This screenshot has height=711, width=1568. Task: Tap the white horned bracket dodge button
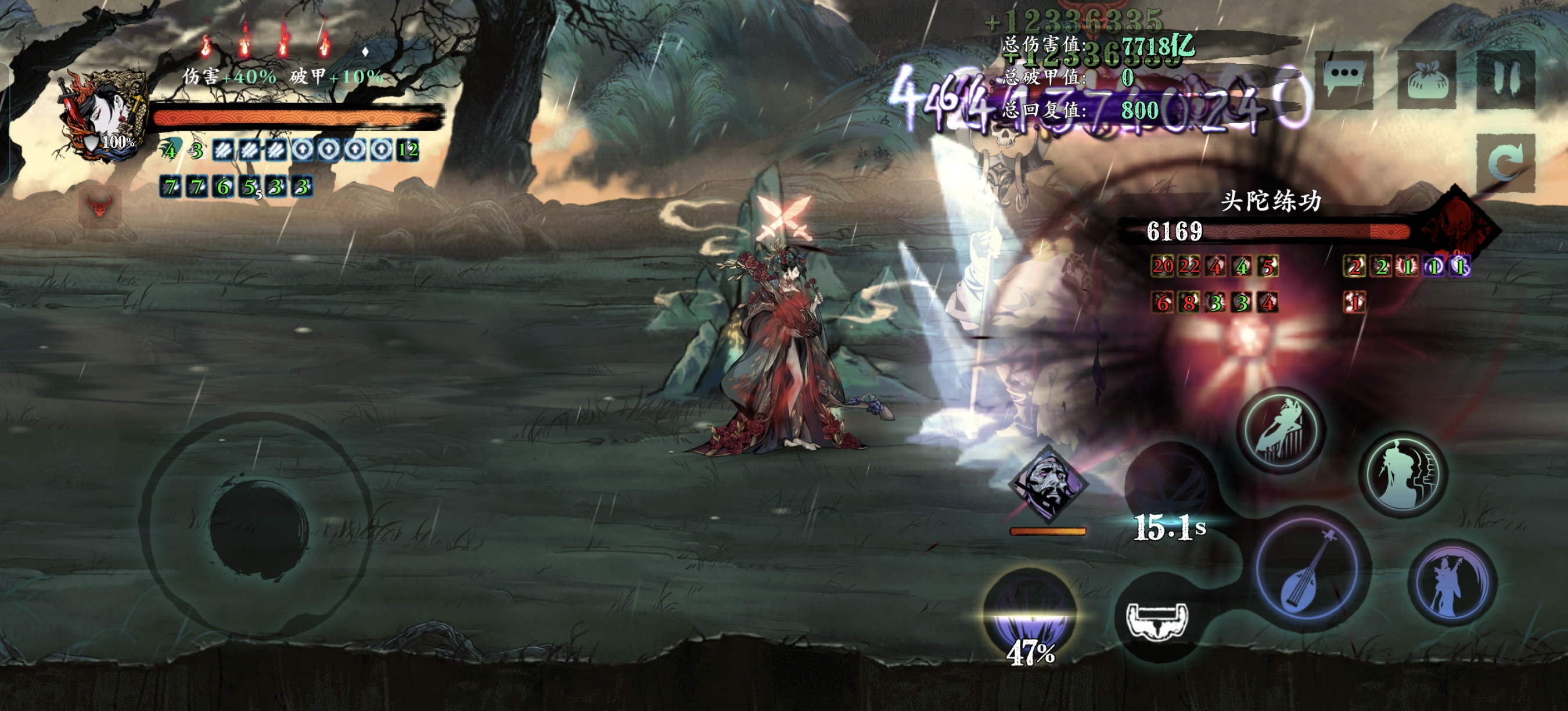point(1156,619)
